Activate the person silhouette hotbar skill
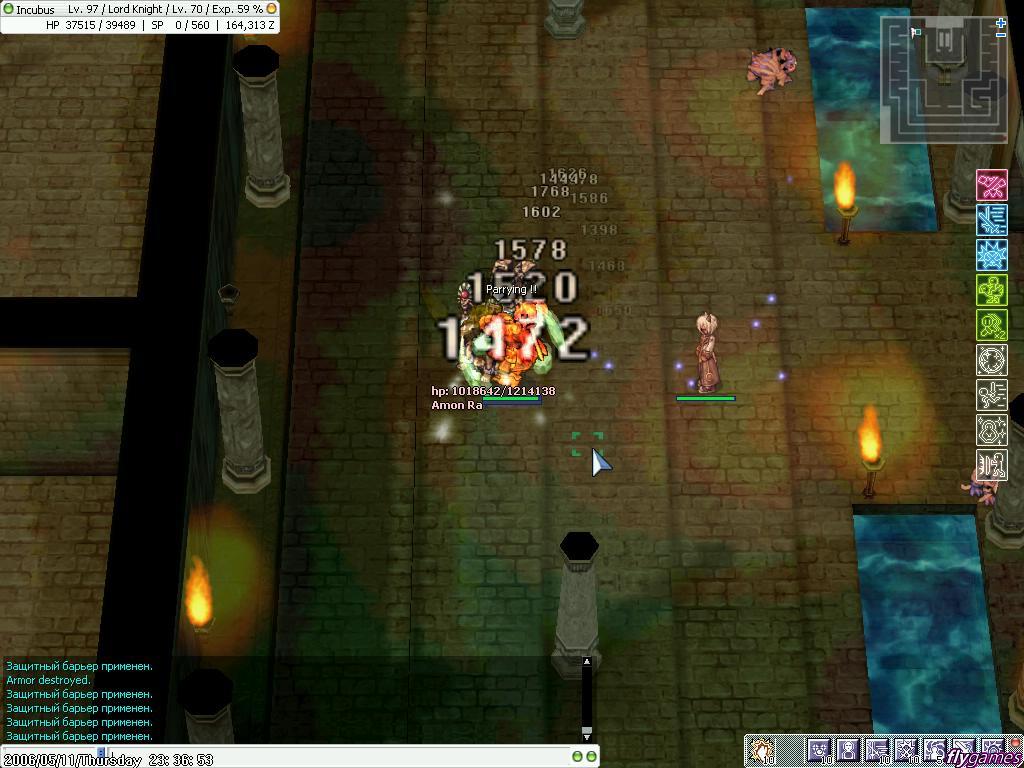Viewport: 1024px width, 768px height. point(848,750)
